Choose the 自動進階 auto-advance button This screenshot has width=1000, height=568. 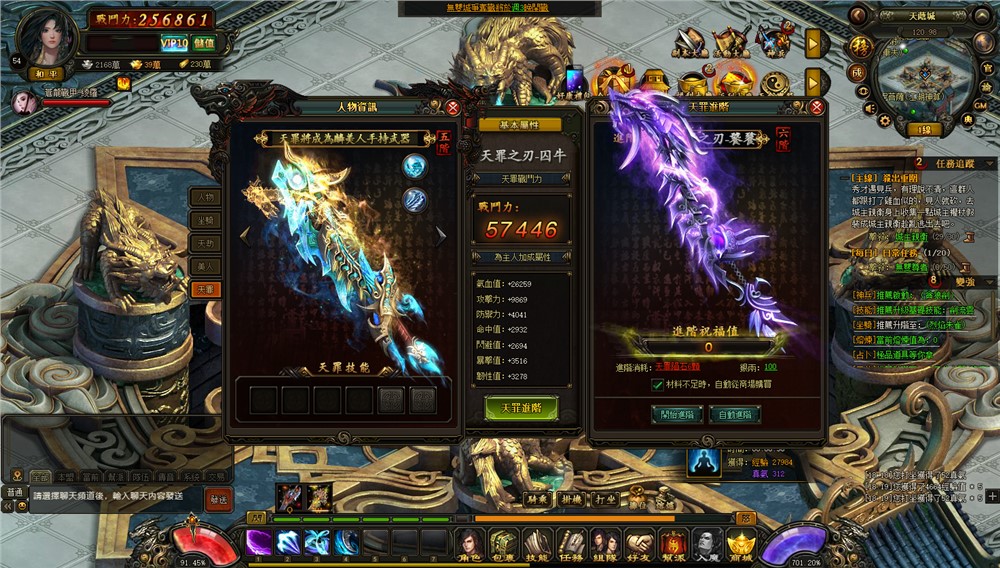[x=734, y=414]
